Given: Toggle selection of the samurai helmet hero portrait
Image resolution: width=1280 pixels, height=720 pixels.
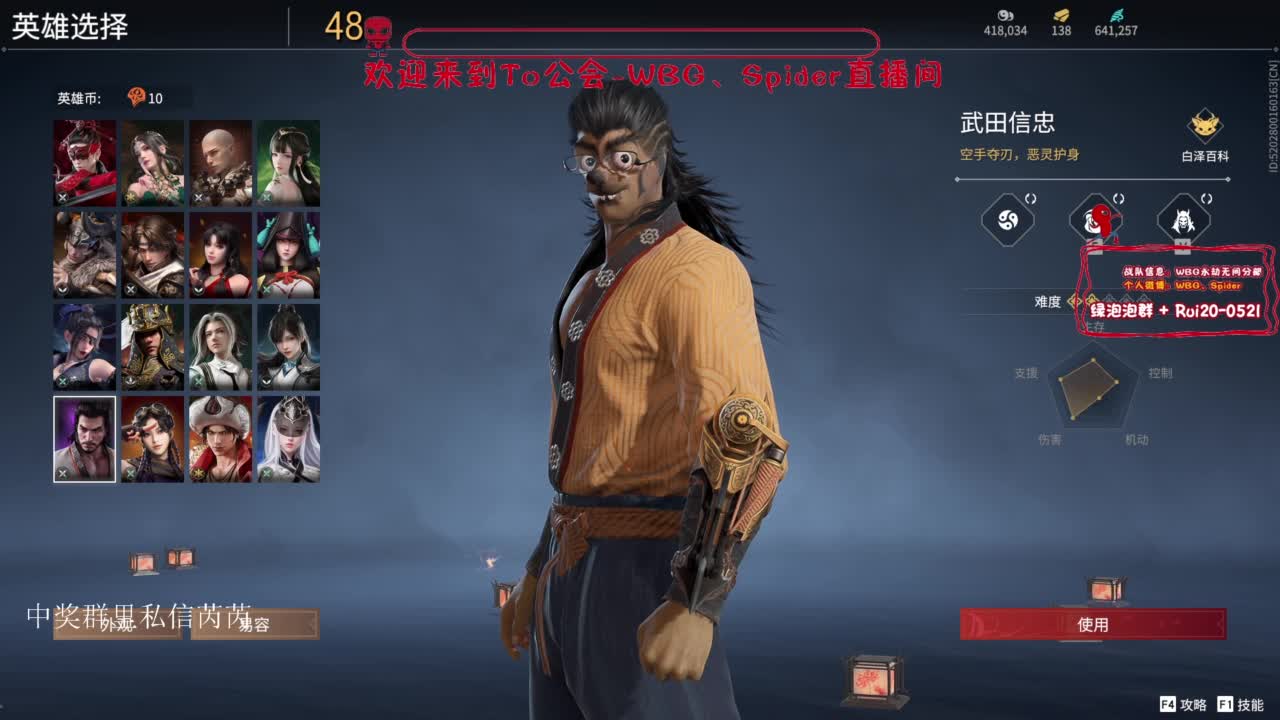Looking at the screenshot, I should (x=152, y=345).
